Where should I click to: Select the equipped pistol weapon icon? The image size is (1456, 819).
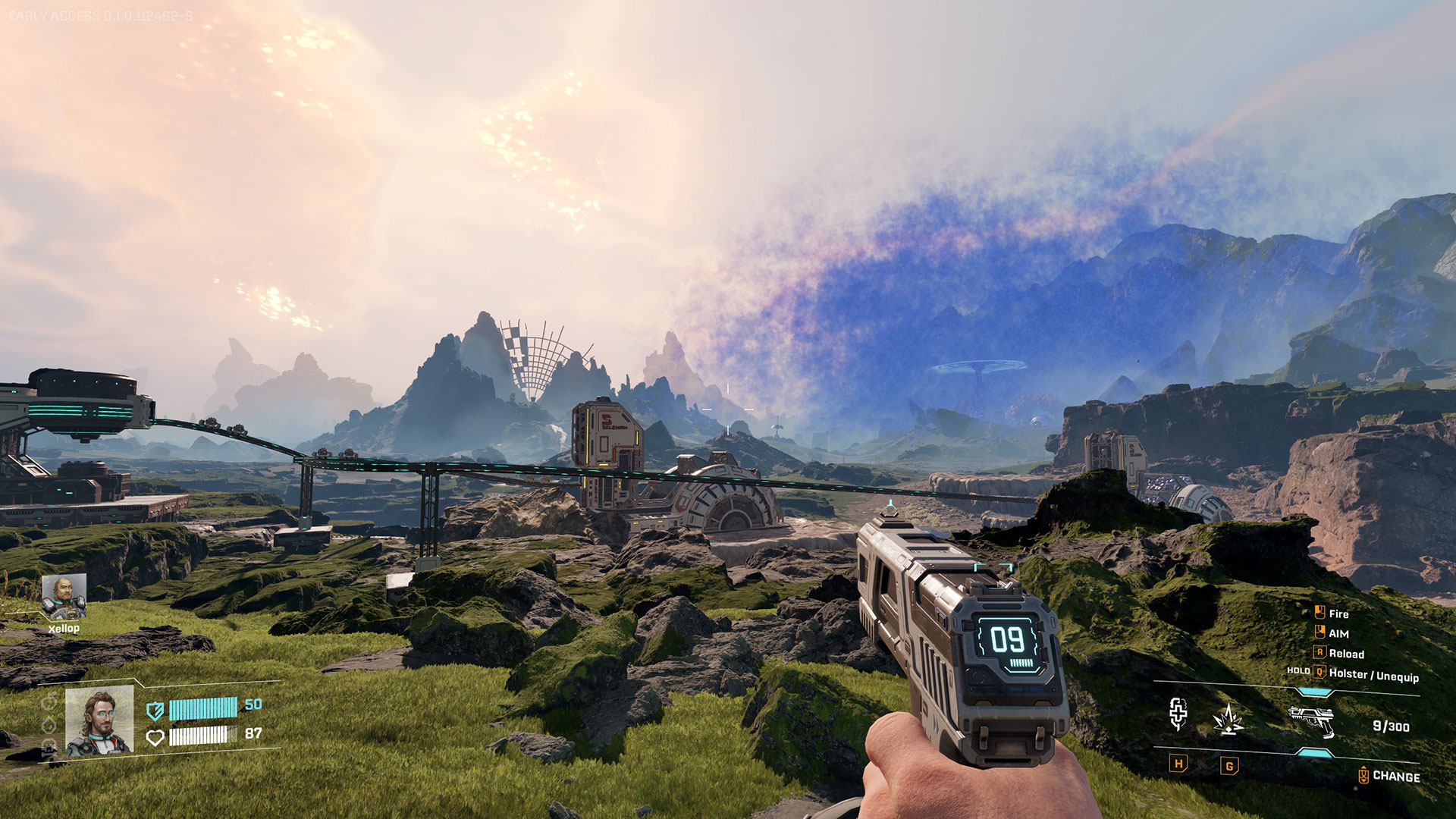pyautogui.click(x=1312, y=721)
